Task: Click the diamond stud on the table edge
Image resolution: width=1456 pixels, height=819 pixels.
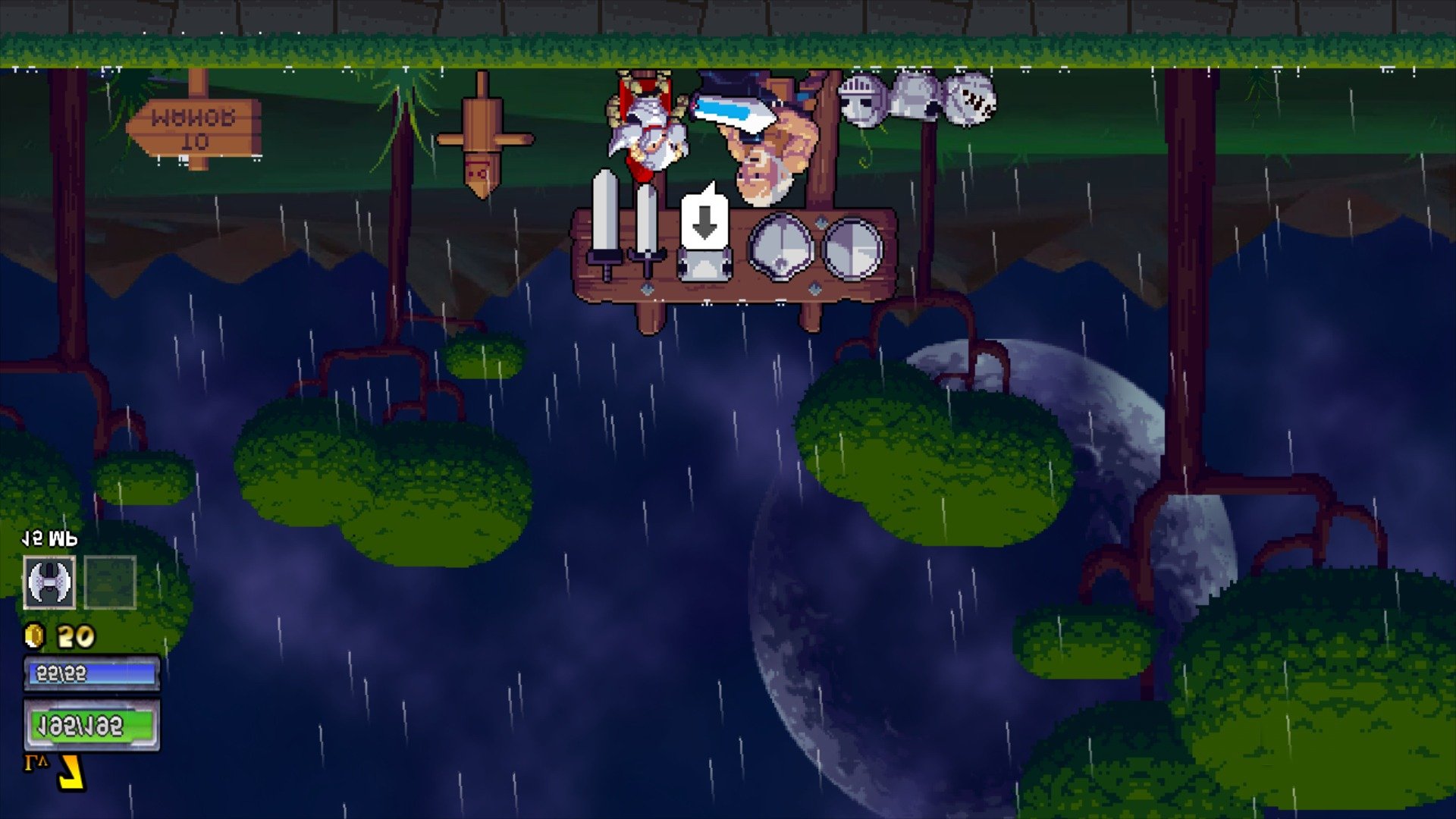Action: [x=648, y=288]
